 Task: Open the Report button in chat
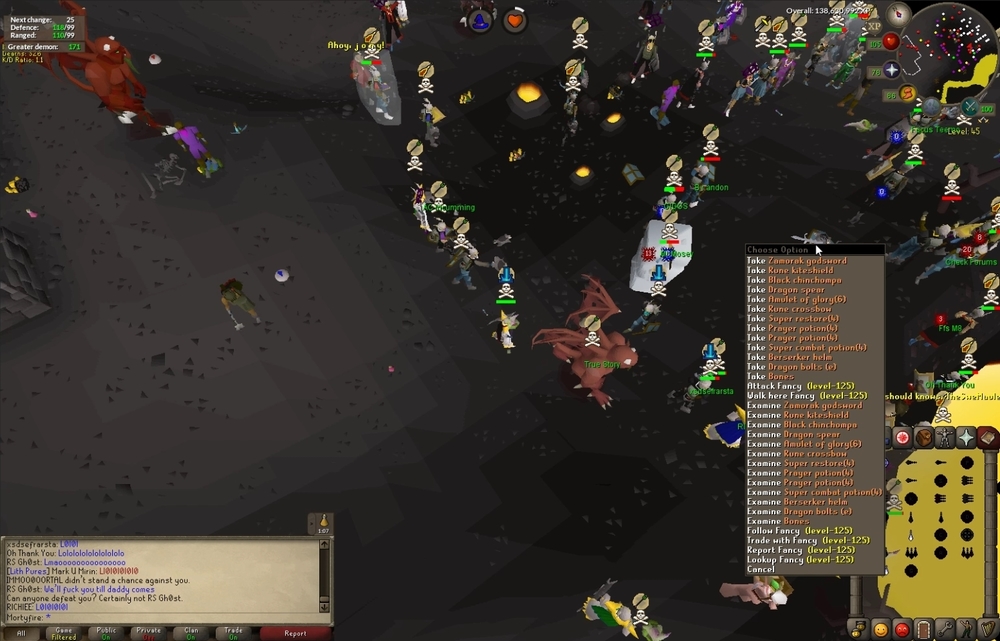click(295, 633)
